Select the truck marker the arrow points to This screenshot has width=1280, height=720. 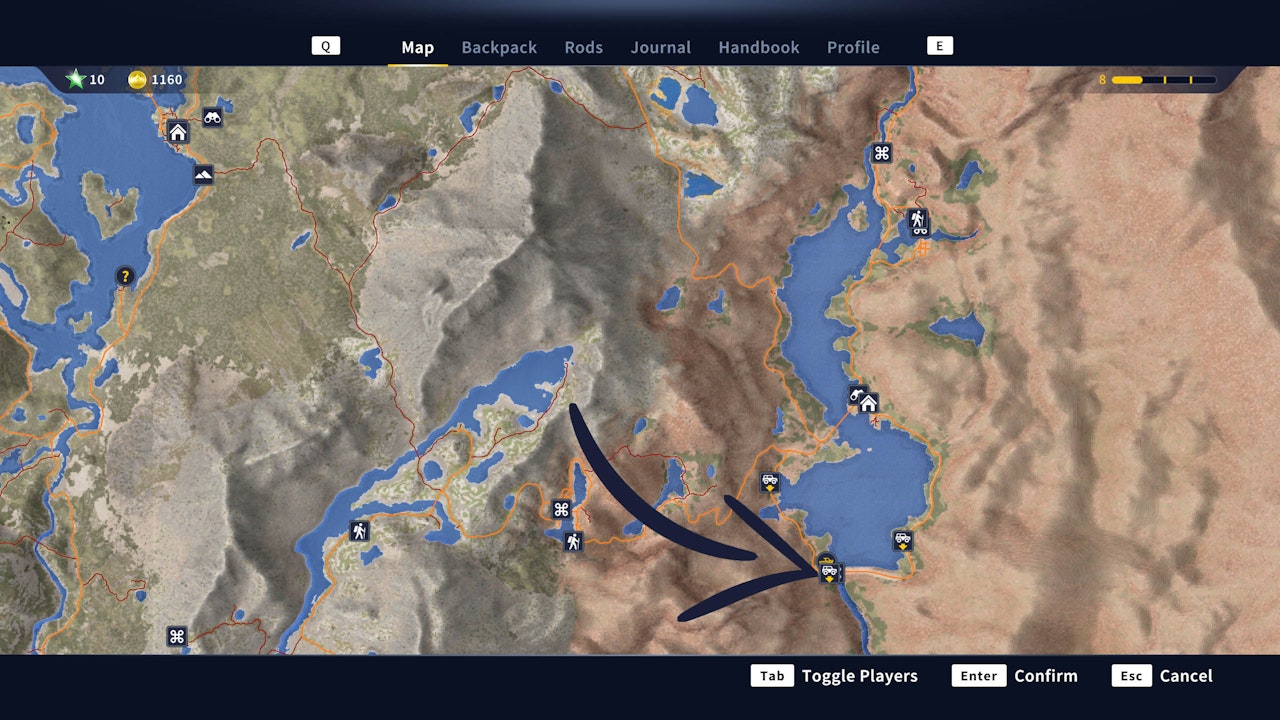[x=829, y=572]
